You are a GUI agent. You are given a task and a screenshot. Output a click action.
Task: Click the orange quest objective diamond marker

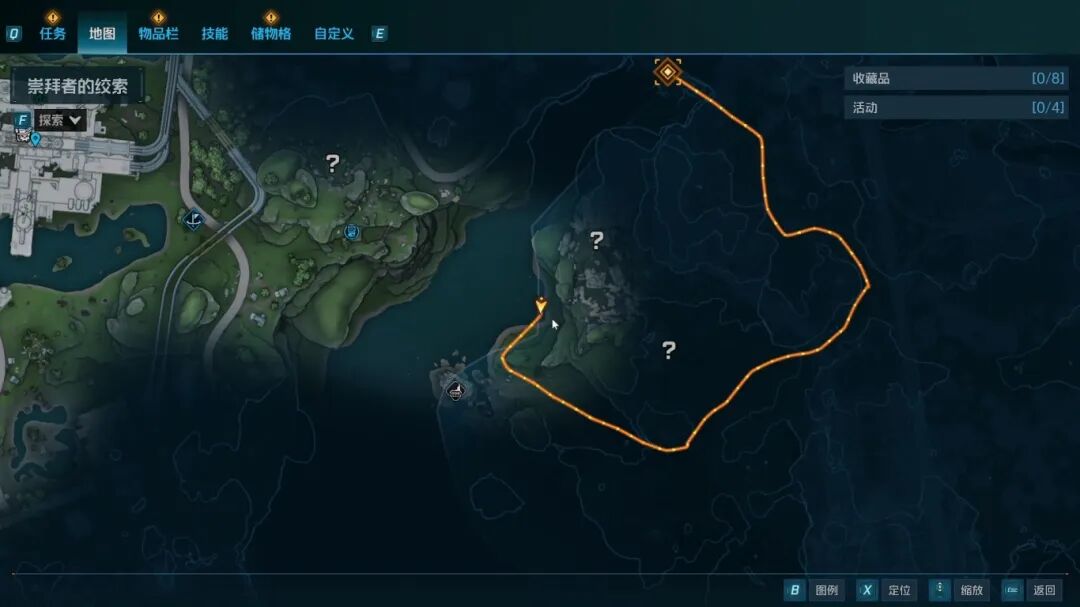tap(667, 71)
